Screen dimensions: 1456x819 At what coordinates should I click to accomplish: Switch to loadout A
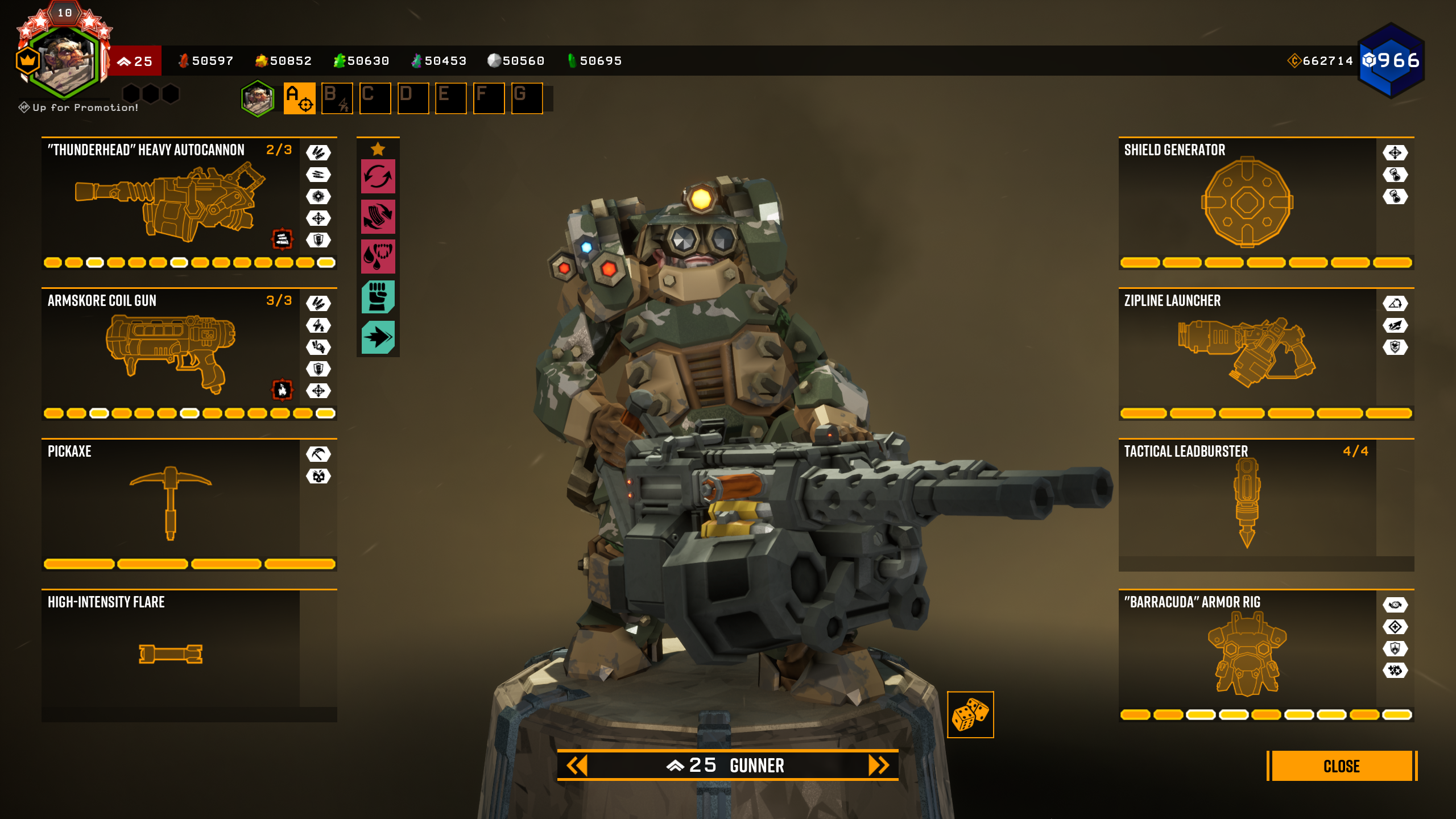click(299, 98)
